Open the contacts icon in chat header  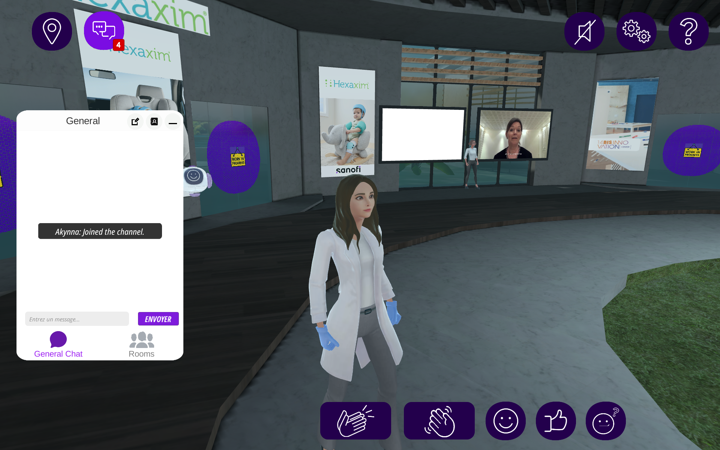coord(154,122)
